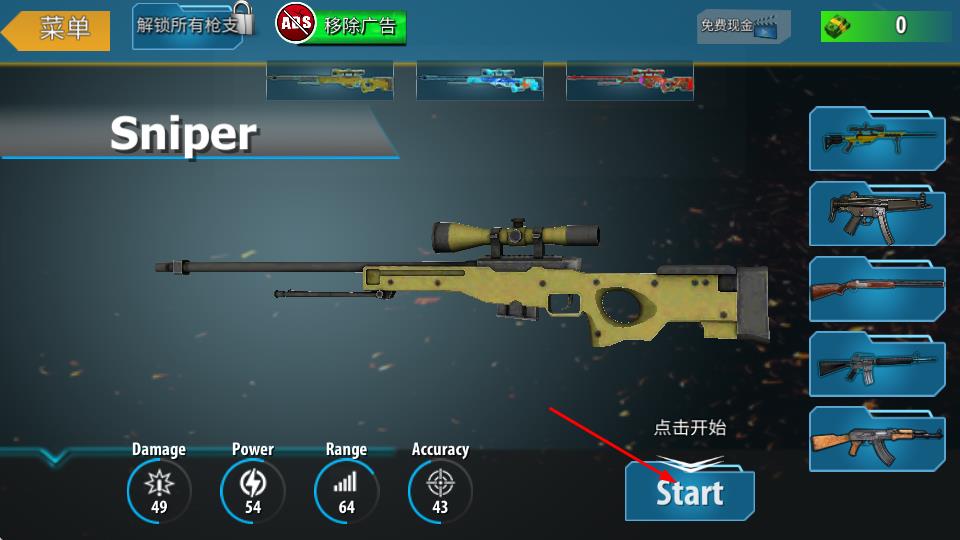This screenshot has width=960, height=540.
Task: Click the 解锁所有枪支 unlock button
Action: click(x=192, y=26)
